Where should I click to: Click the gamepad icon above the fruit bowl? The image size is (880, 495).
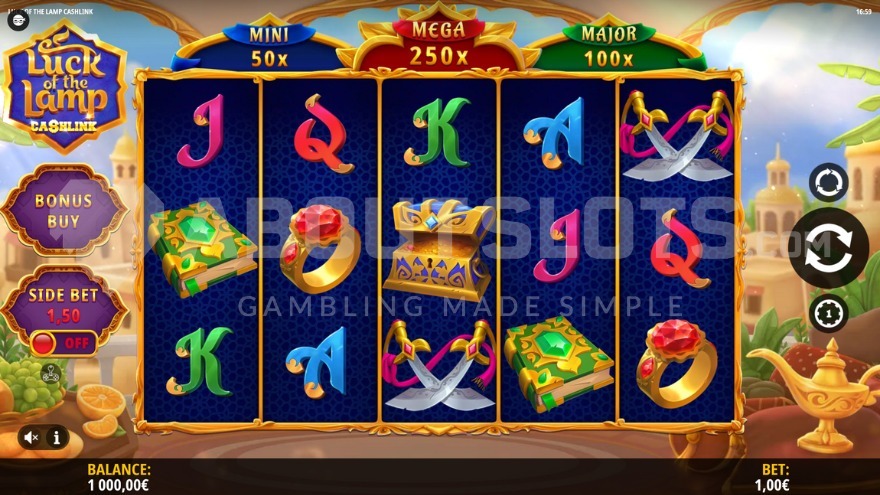click(x=50, y=375)
